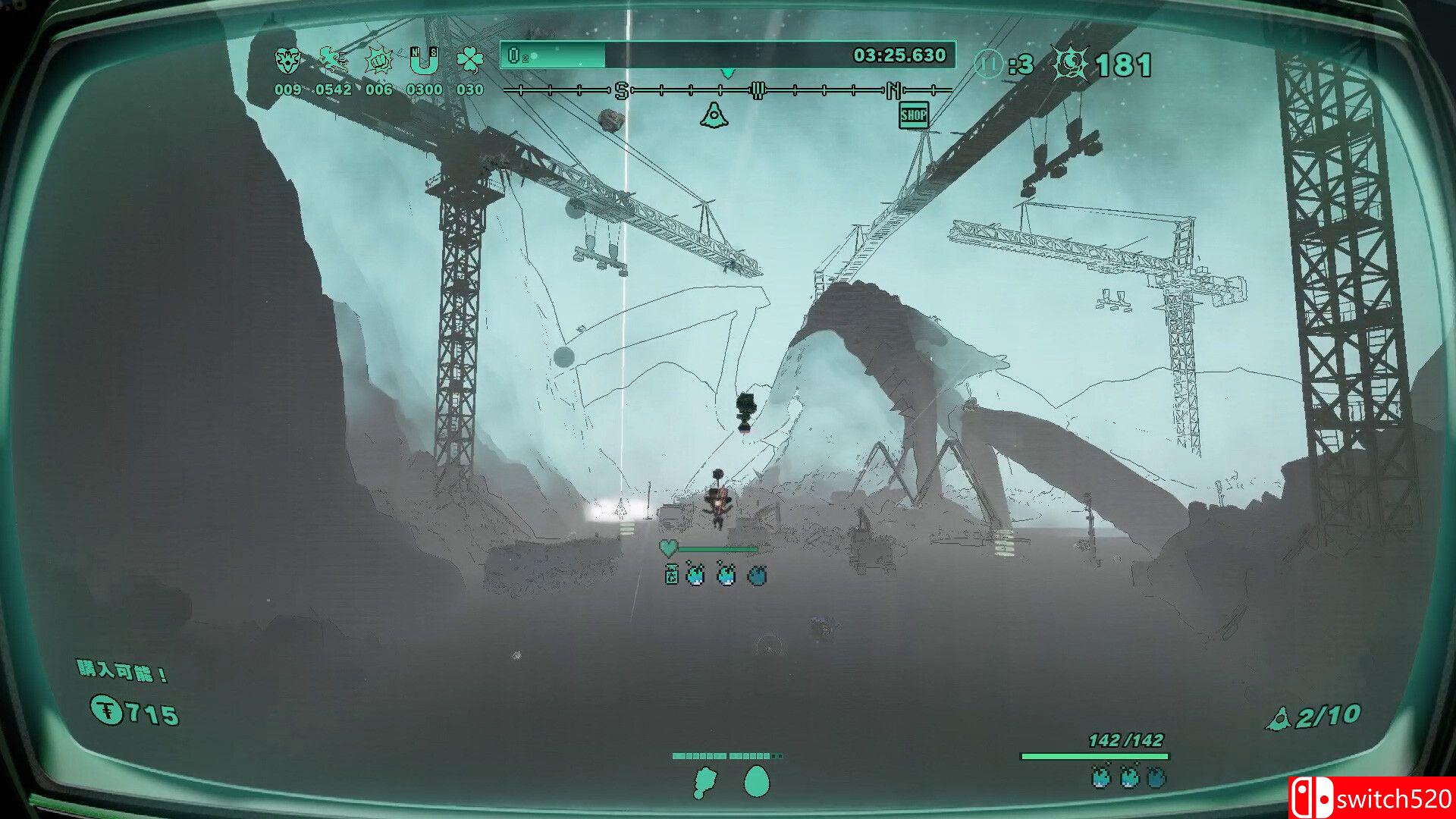
Task: Choose the splat-shaped item icon
Action: tap(705, 782)
